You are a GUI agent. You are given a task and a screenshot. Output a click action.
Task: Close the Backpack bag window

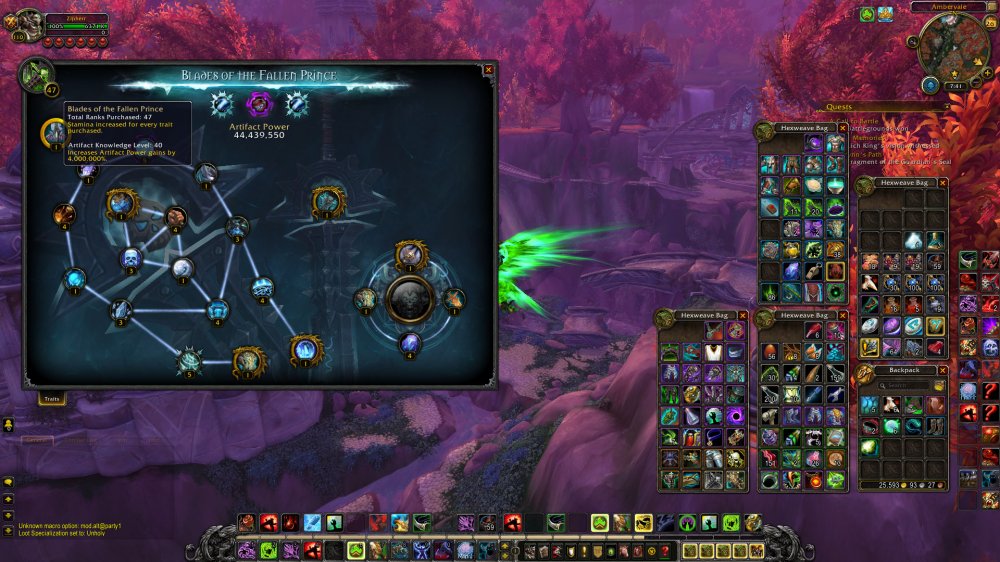(942, 370)
